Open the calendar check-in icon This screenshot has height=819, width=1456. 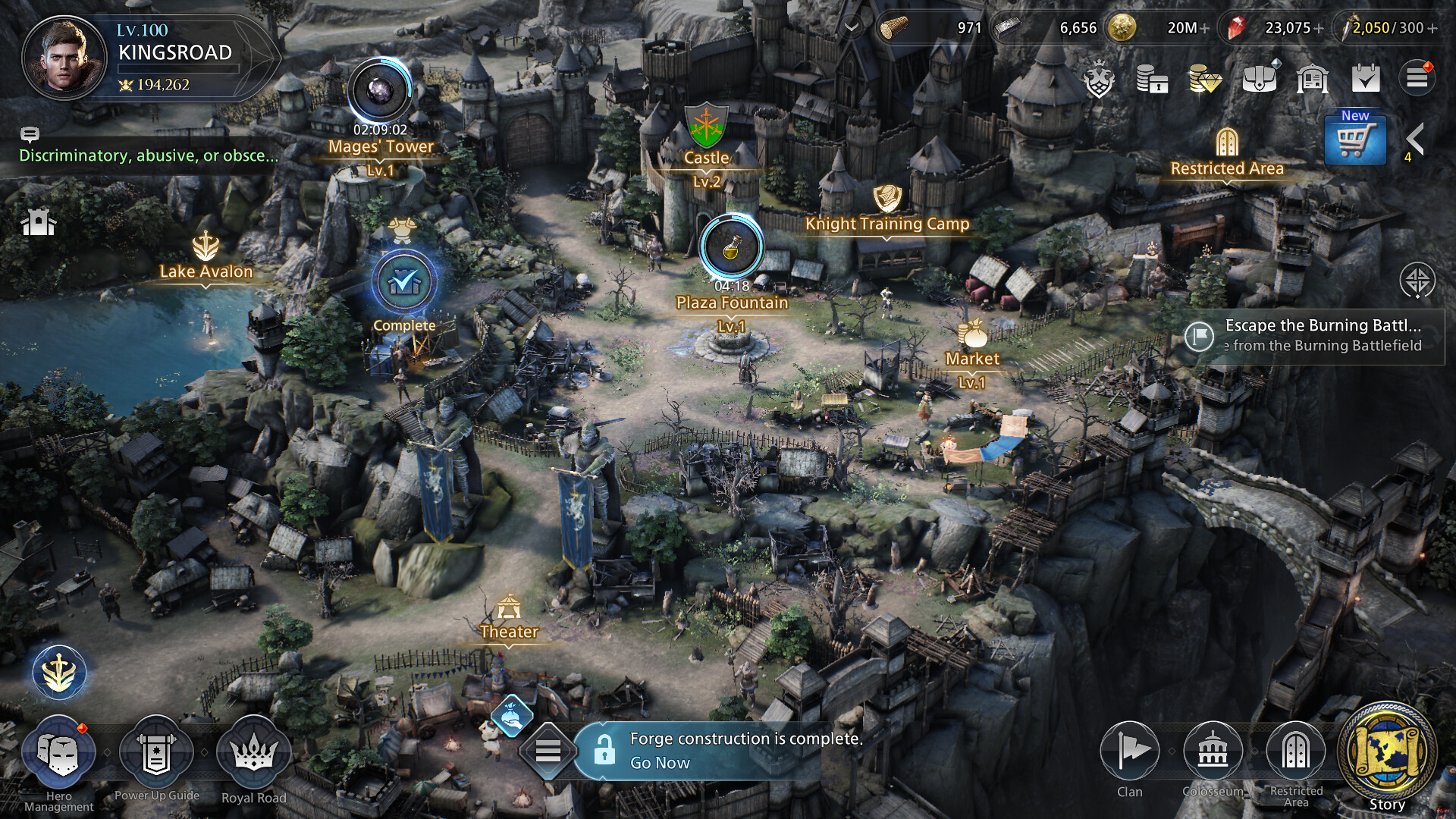click(1365, 78)
